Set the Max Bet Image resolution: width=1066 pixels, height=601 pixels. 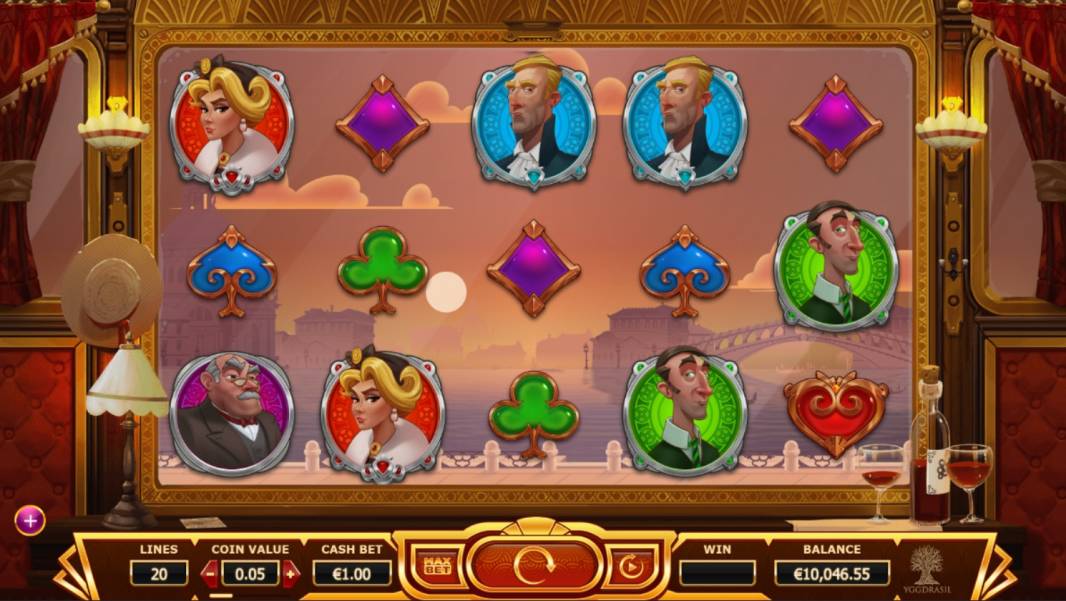(x=437, y=567)
